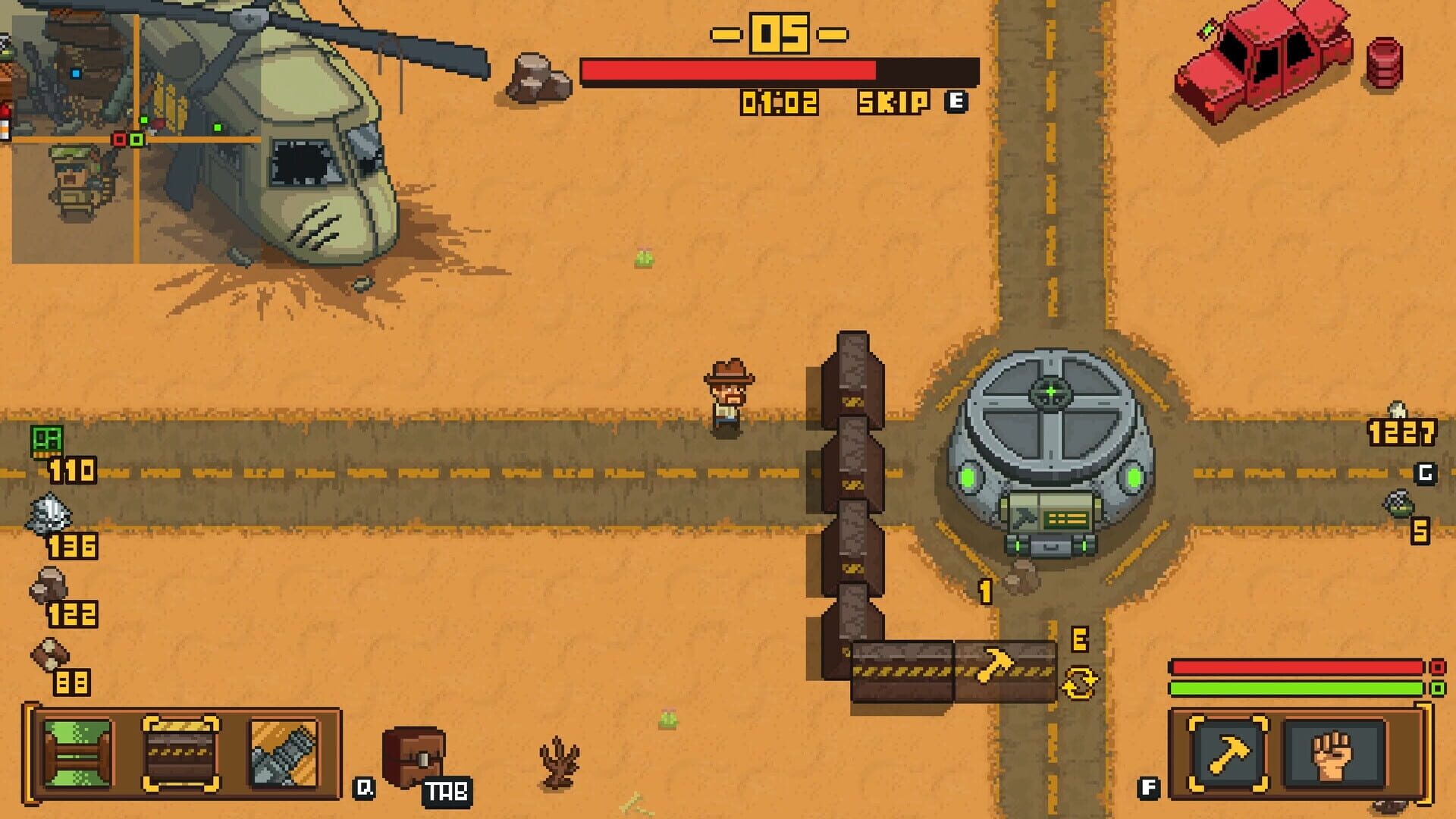Click the rotate placement icon near the barricade
1456x819 pixels.
pos(1081,681)
